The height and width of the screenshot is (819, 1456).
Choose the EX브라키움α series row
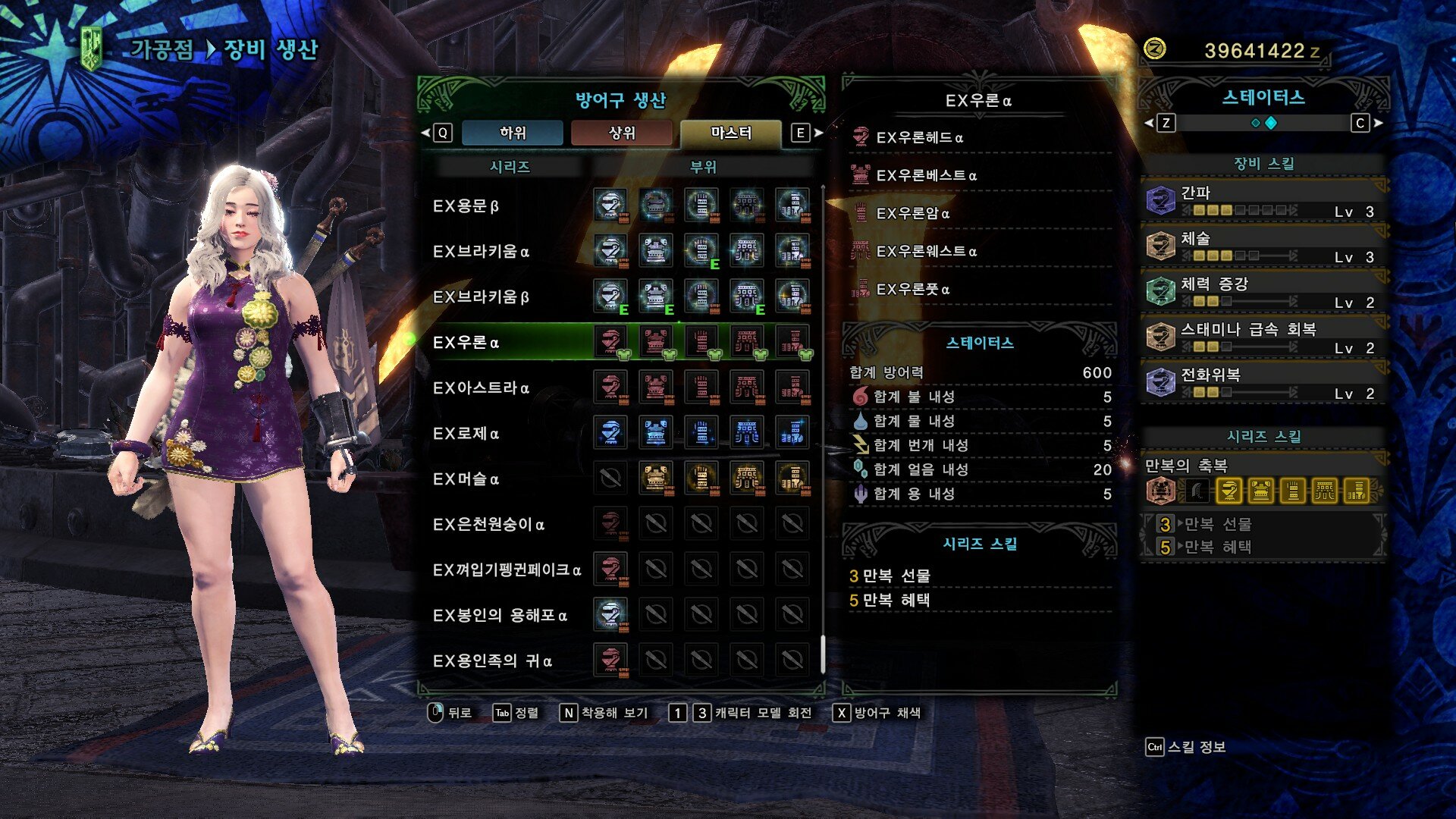(481, 252)
